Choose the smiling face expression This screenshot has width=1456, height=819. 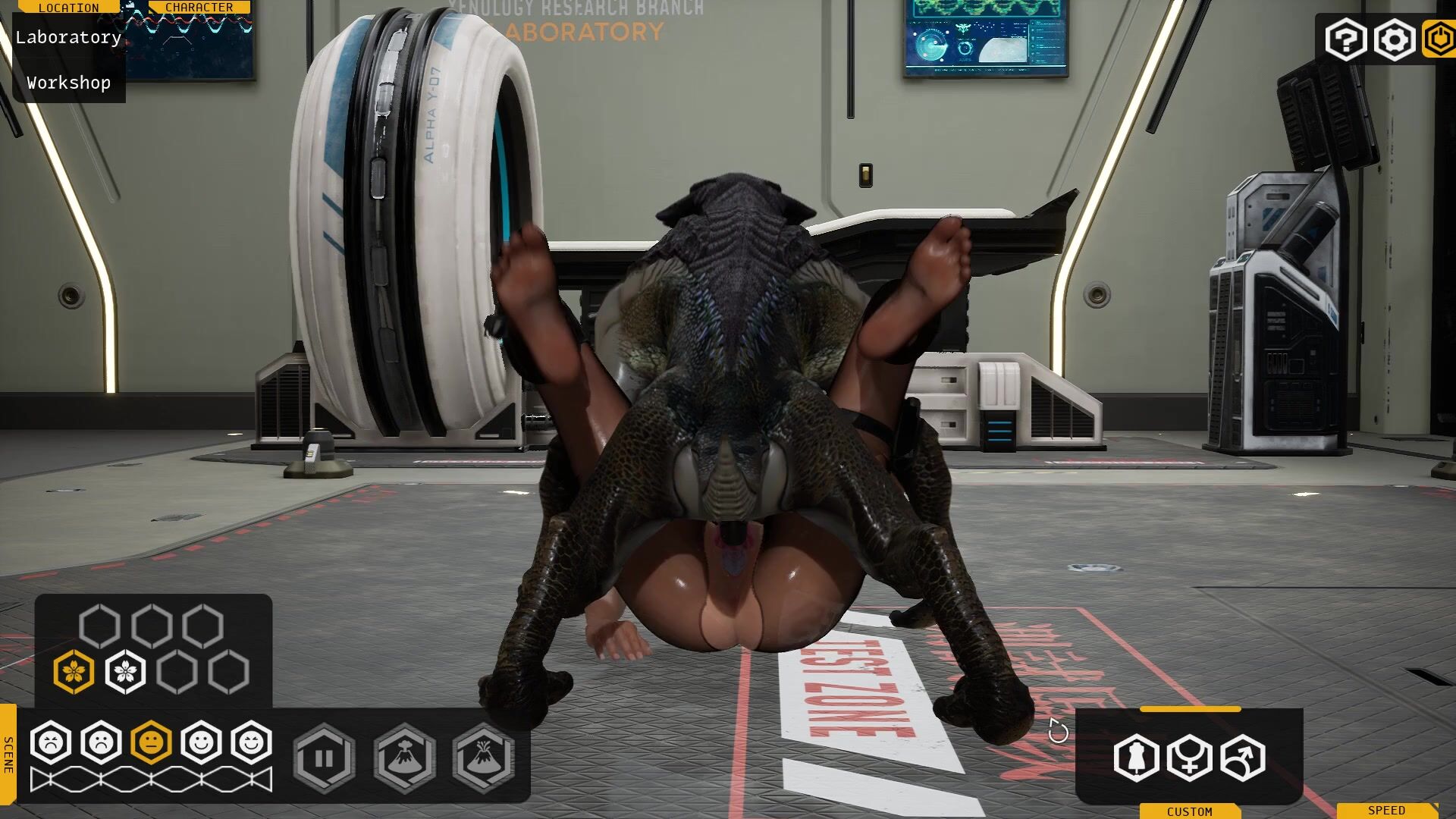[x=201, y=742]
